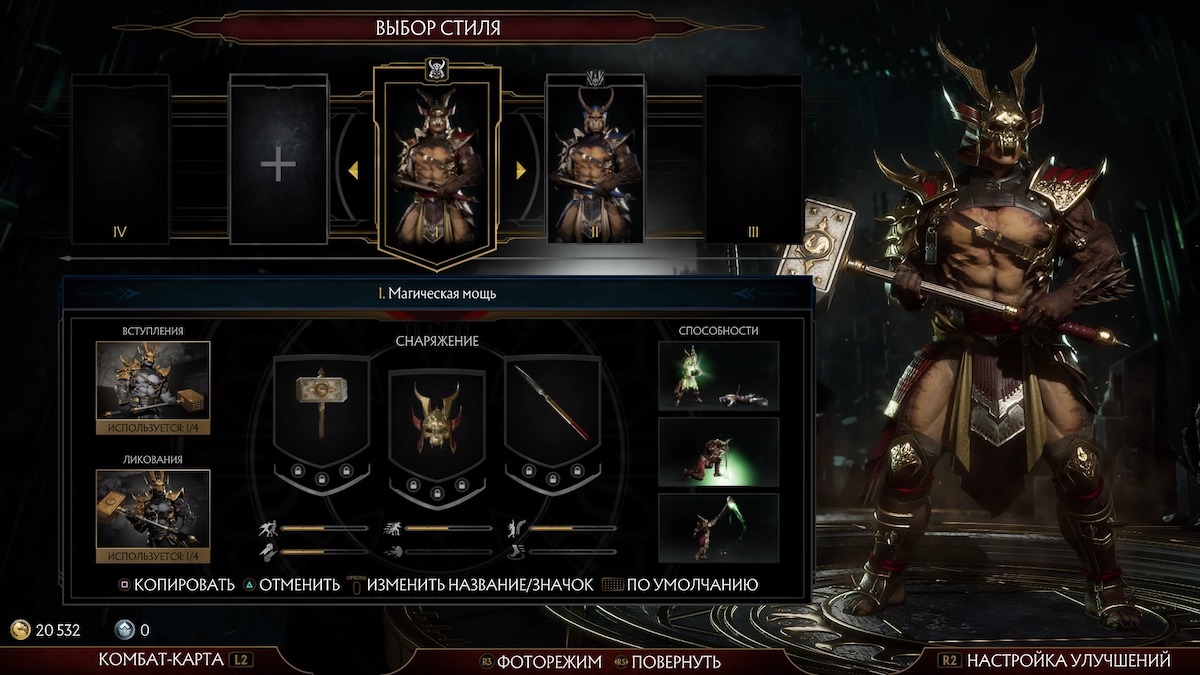Open the middle green-glow ability thumbnail
The height and width of the screenshot is (675, 1200).
coord(718,452)
